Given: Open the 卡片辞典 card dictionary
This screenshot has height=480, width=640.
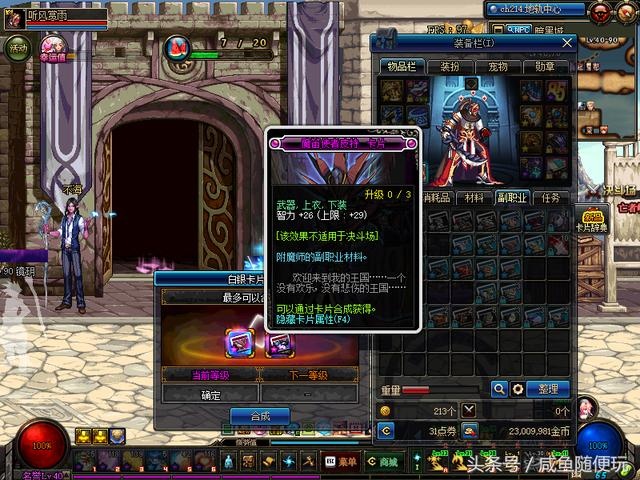Looking at the screenshot, I should pyautogui.click(x=593, y=220).
